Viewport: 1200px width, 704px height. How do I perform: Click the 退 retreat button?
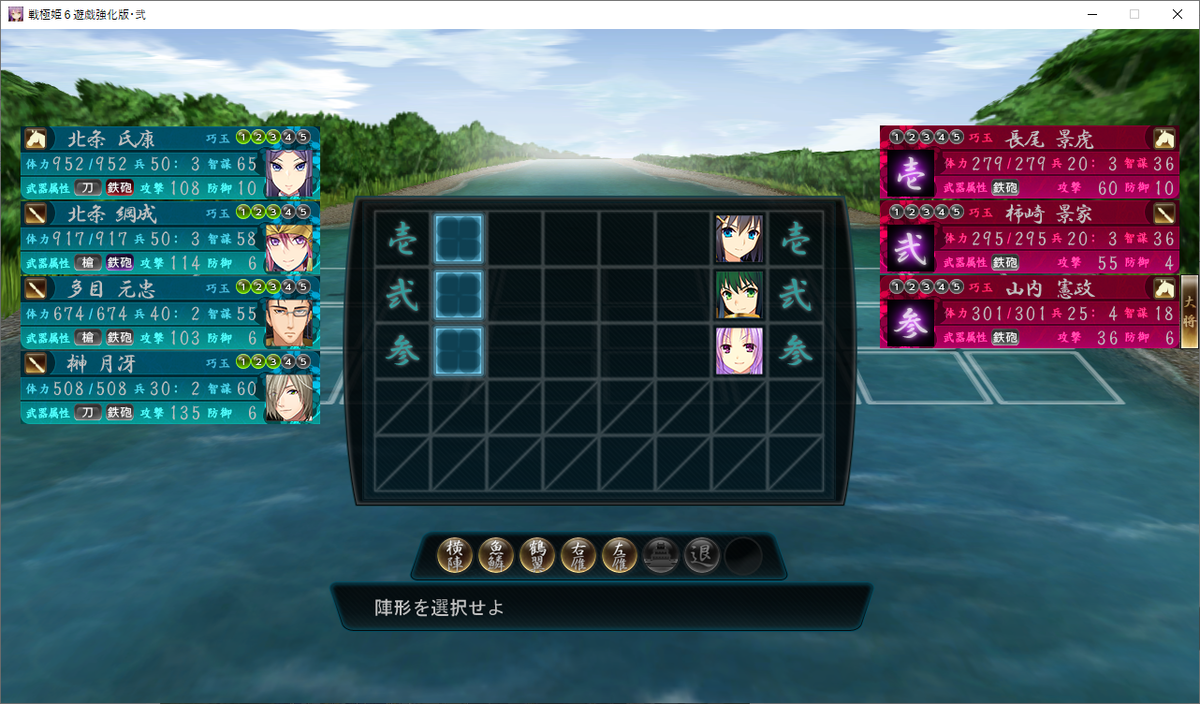pyautogui.click(x=702, y=555)
